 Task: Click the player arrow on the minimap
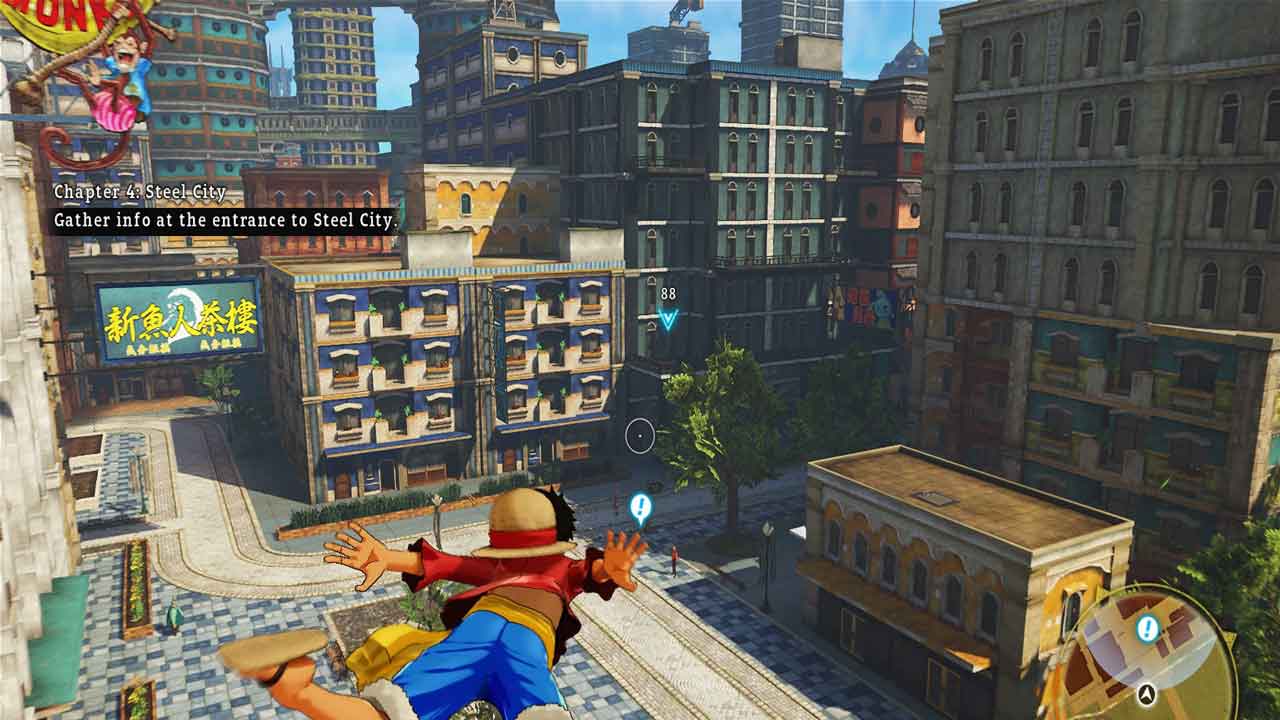click(1147, 692)
